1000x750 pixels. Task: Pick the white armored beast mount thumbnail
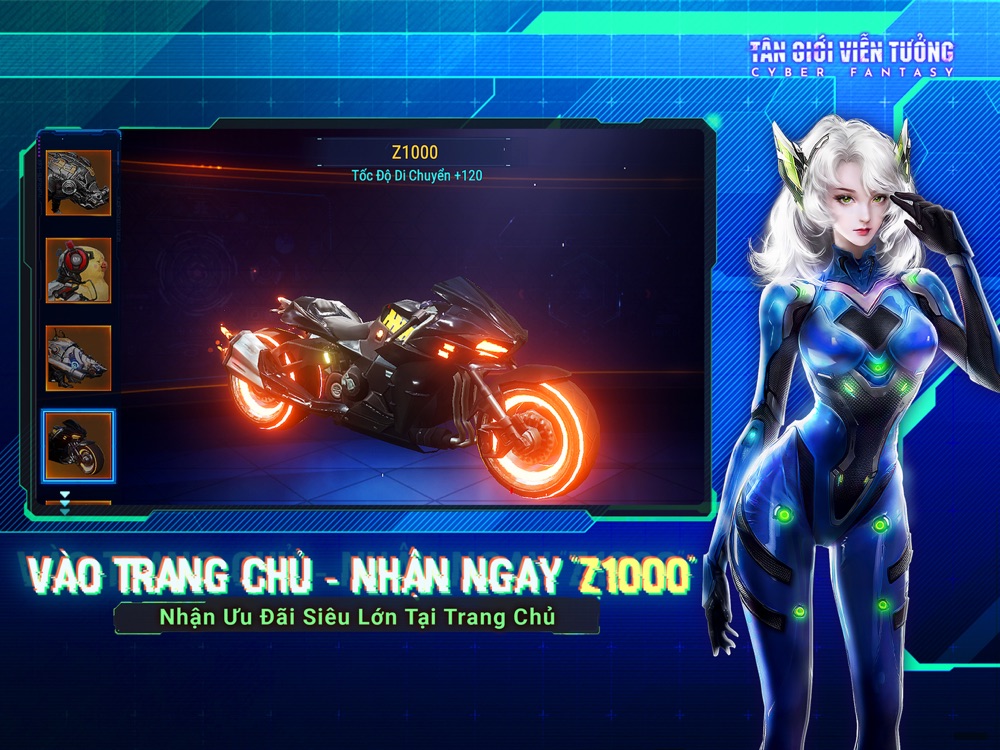78,357
